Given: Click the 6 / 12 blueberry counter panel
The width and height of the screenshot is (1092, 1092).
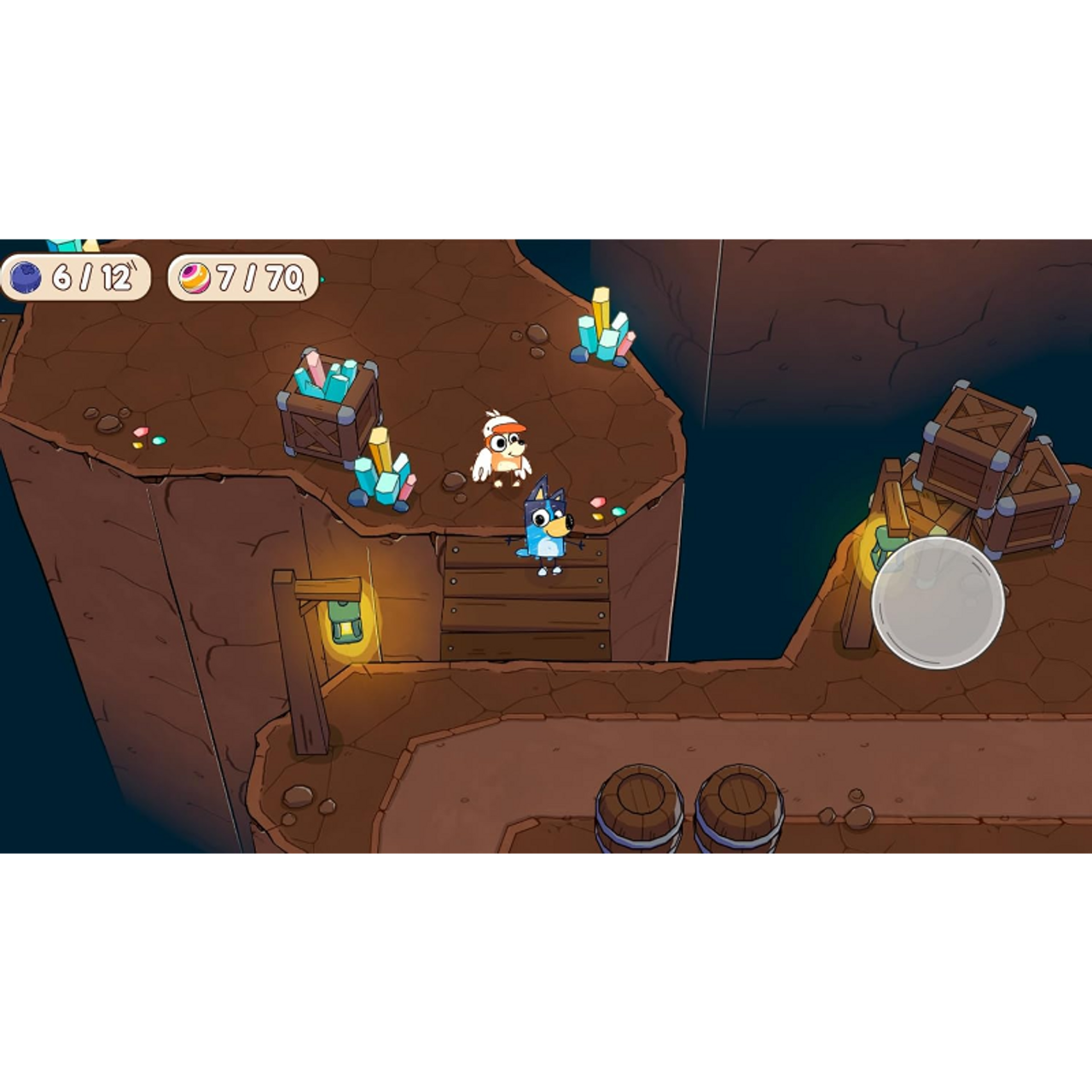Looking at the screenshot, I should pos(77,278).
